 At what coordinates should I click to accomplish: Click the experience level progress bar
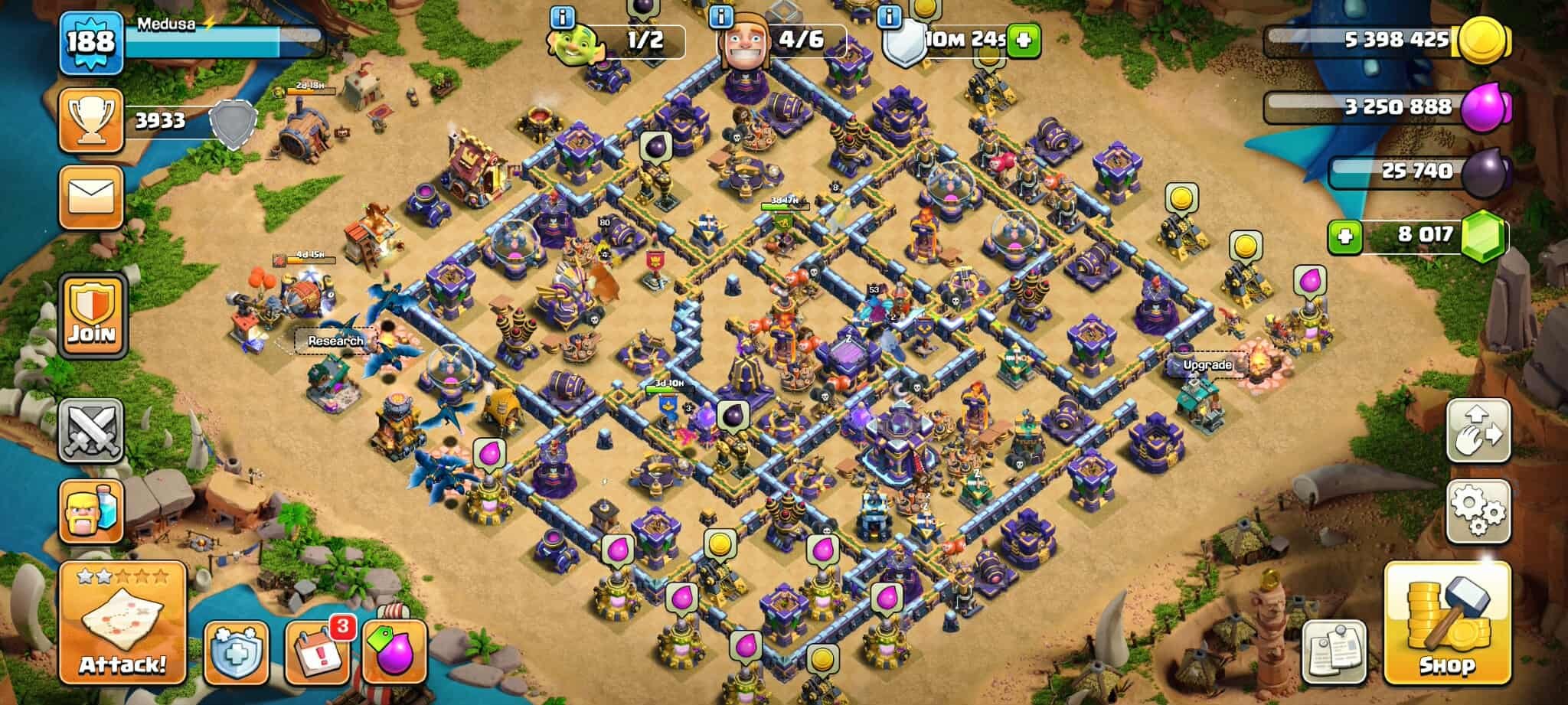222,43
